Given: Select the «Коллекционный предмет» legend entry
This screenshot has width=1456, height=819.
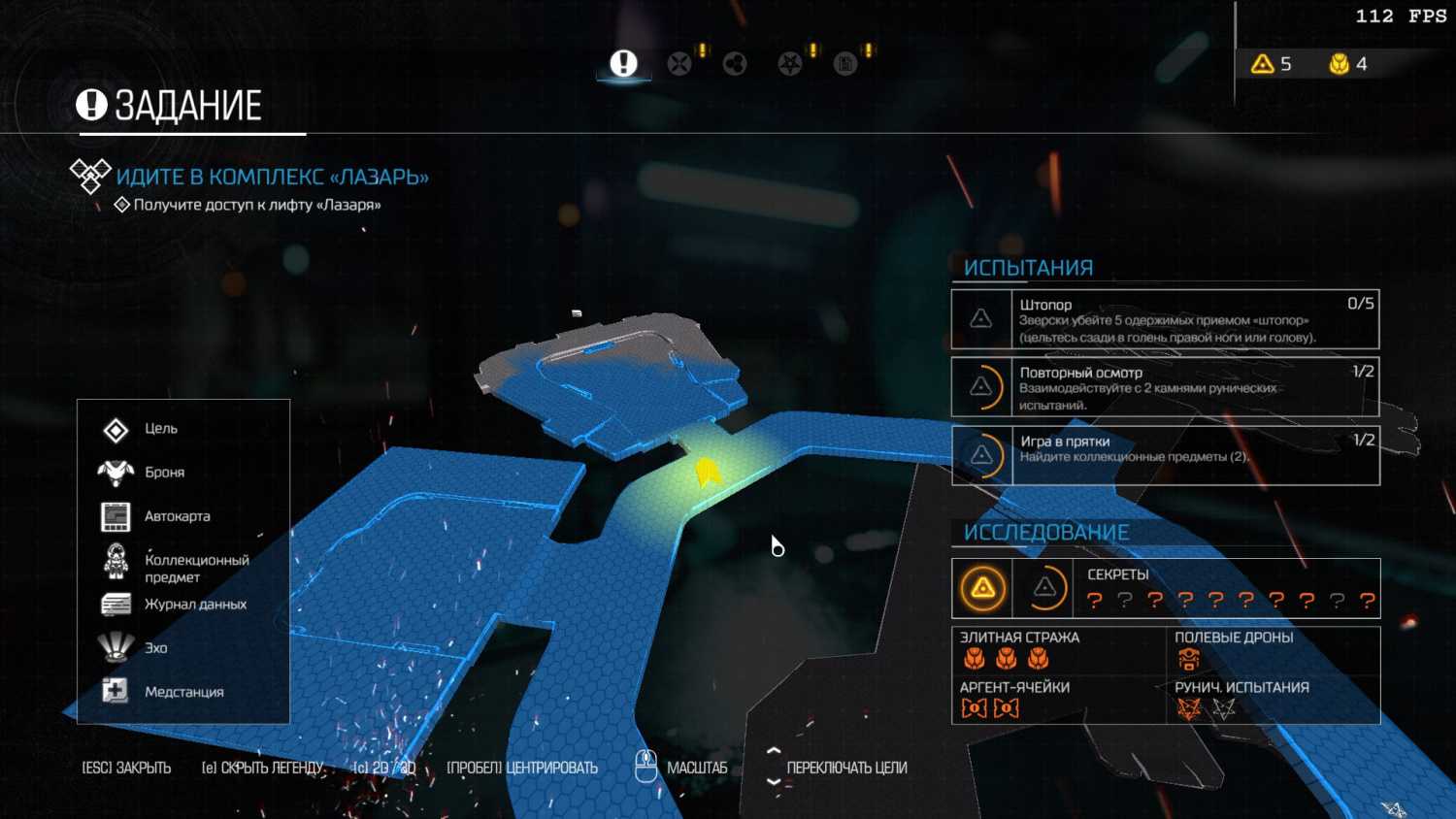Looking at the screenshot, I should (194, 568).
